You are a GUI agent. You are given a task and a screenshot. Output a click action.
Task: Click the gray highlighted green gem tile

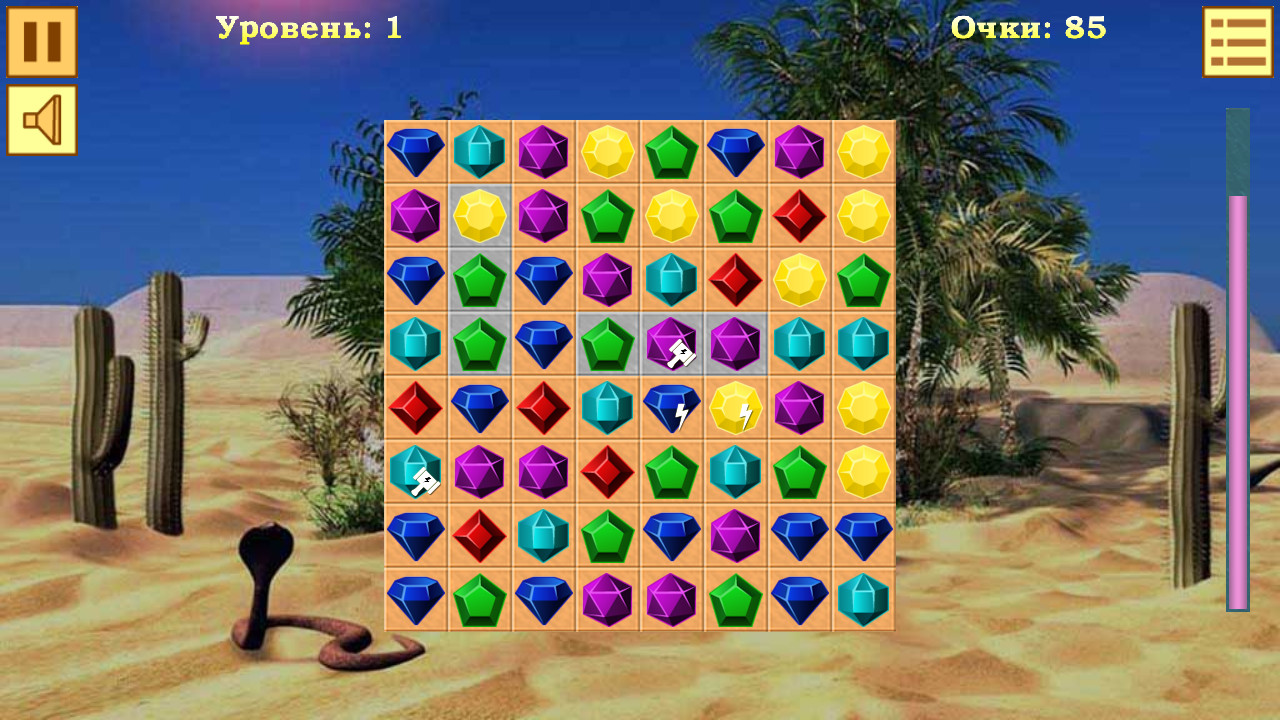click(480, 282)
